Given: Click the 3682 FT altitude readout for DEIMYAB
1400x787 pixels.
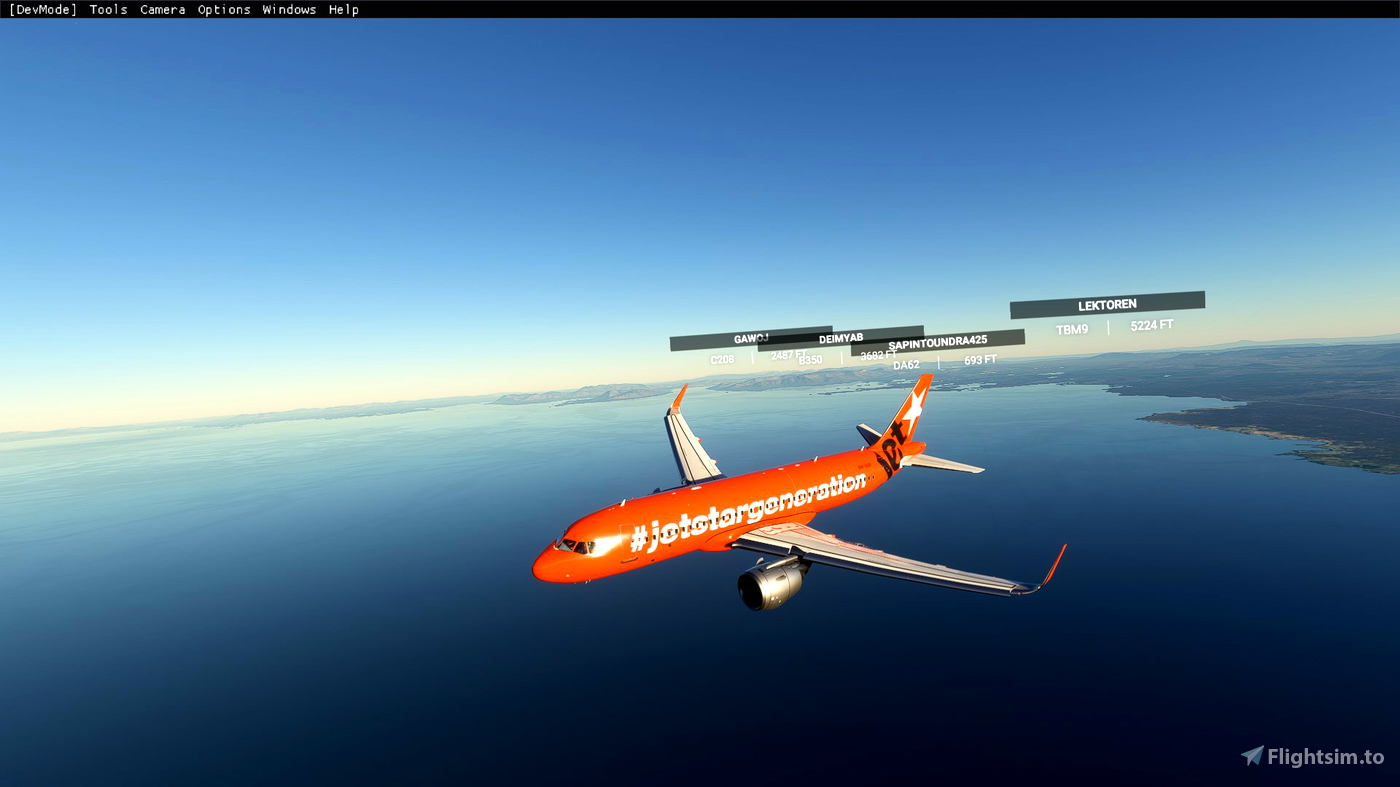Looking at the screenshot, I should click(877, 356).
